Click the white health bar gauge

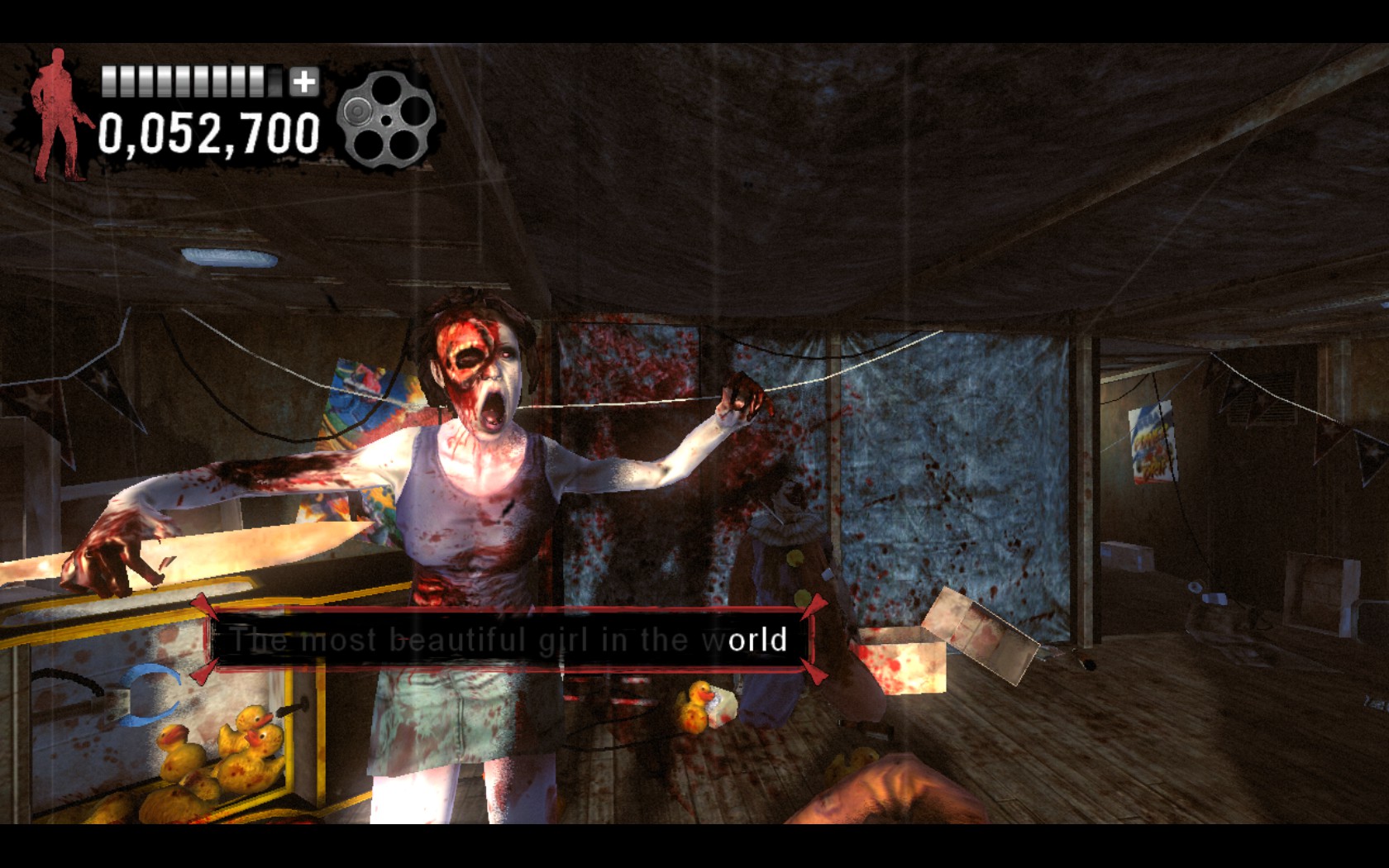(182, 80)
